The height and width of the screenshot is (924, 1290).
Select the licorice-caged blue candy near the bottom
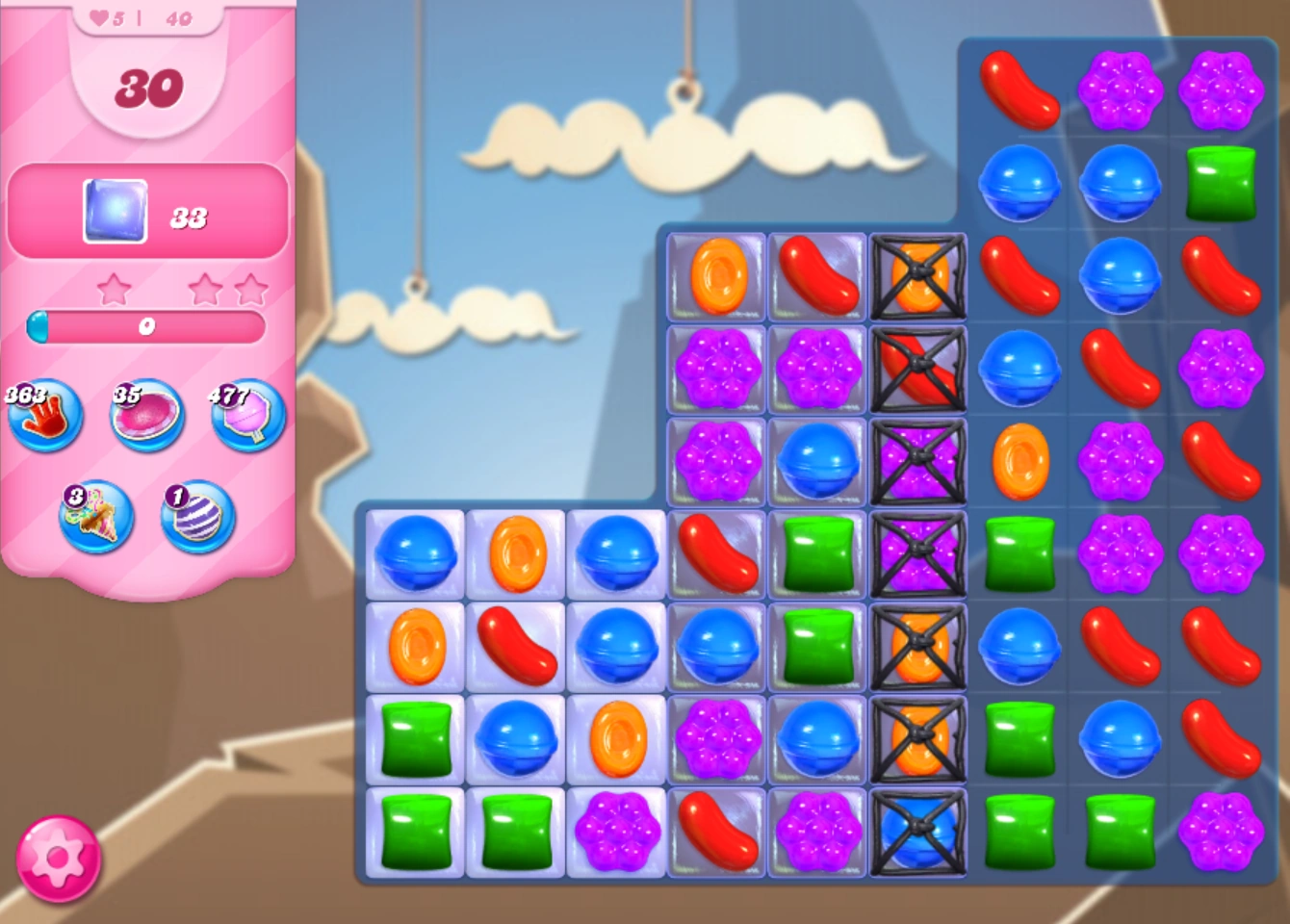coord(918,833)
